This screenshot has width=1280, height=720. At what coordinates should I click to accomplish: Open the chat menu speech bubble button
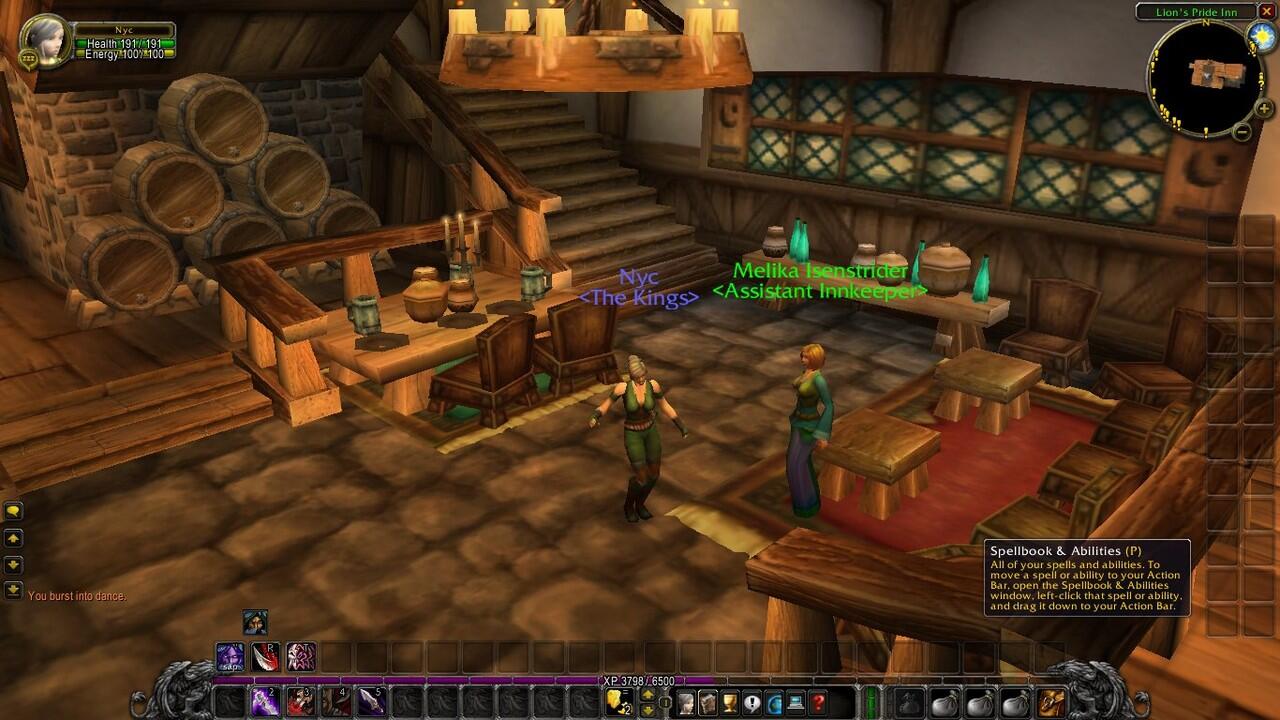14,511
